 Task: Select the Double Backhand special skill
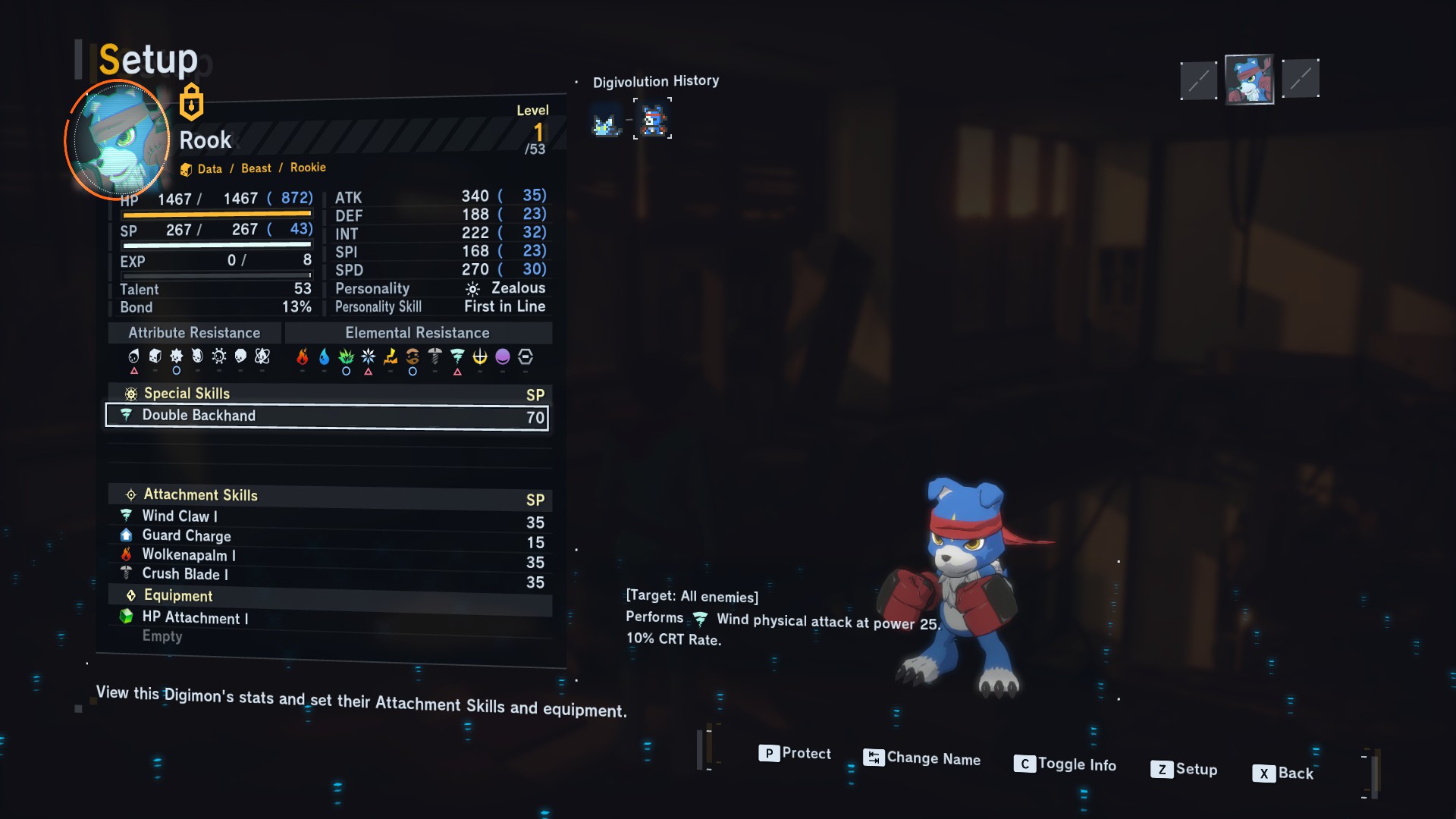[x=327, y=416]
